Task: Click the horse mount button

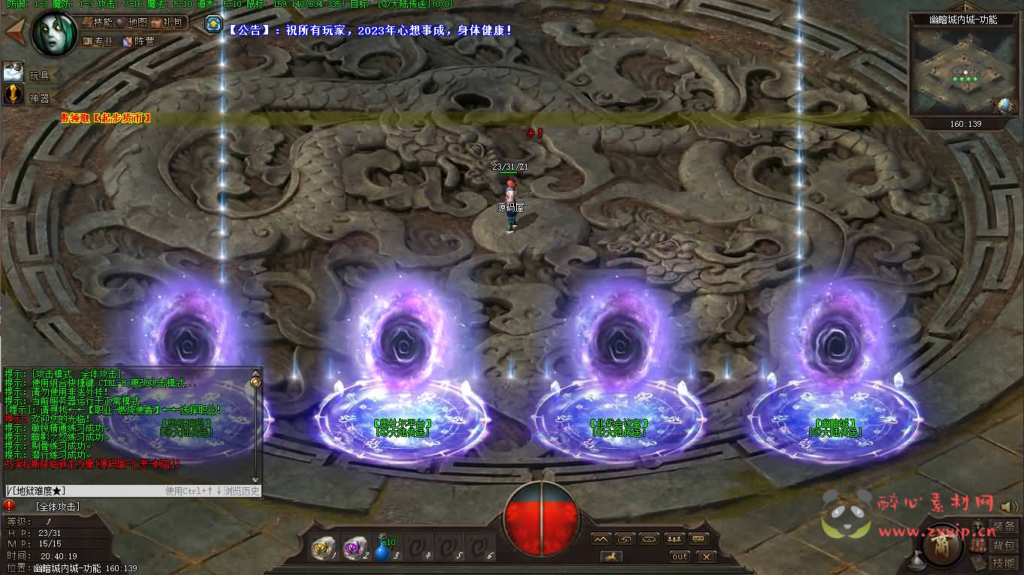Action: click(x=610, y=556)
